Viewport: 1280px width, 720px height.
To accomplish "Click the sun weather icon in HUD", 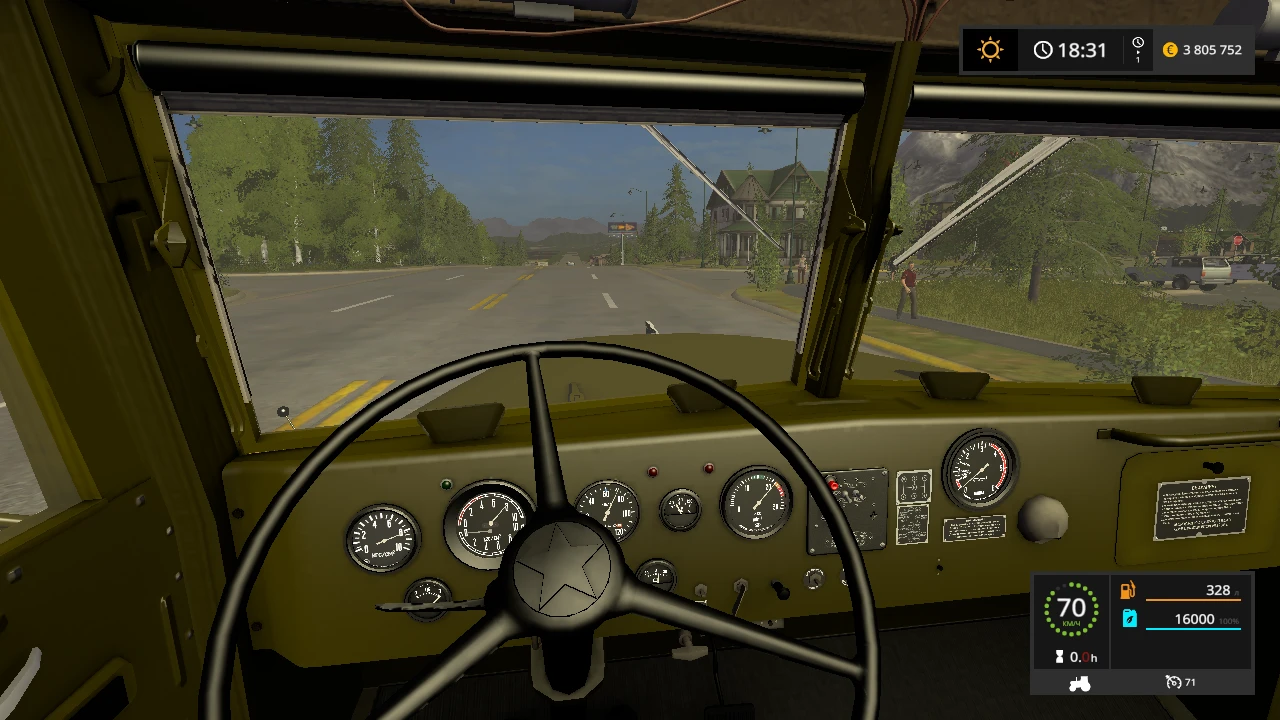I will click(989, 49).
